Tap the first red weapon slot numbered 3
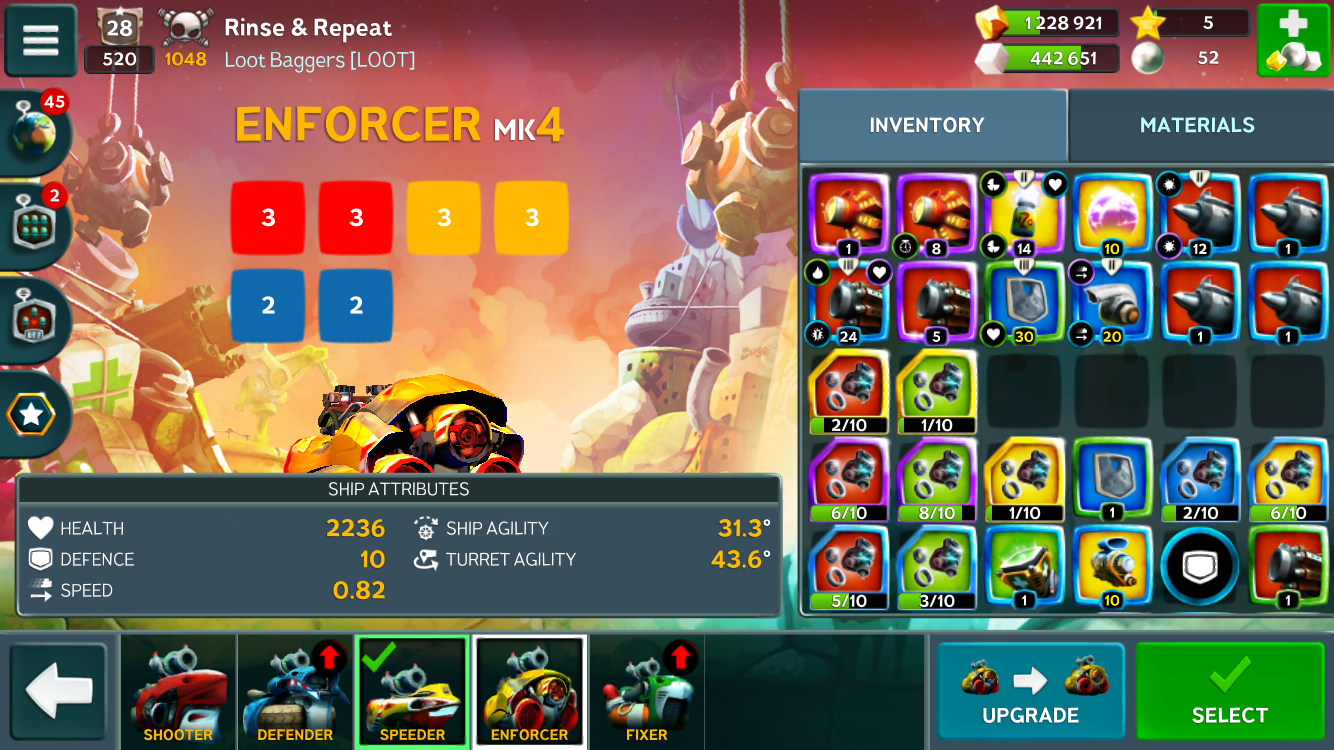1334x750 pixels. [x=268, y=218]
